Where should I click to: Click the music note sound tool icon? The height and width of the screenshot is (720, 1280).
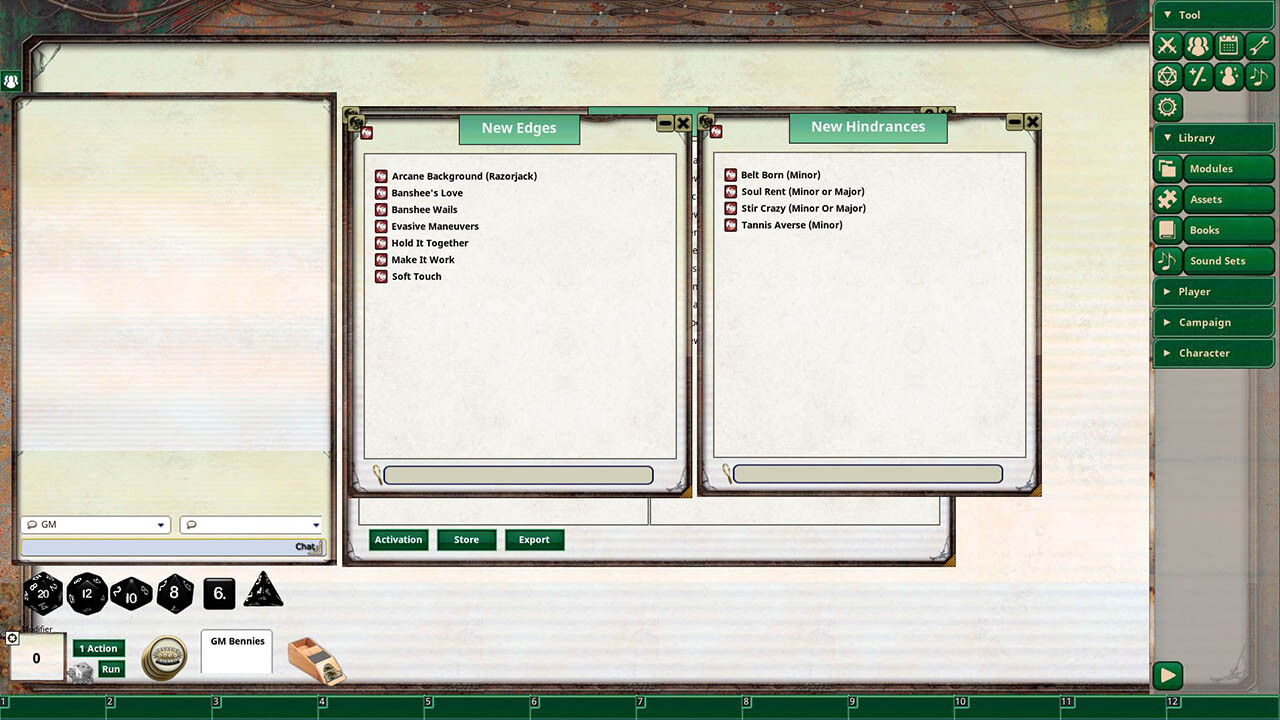[x=1259, y=76]
